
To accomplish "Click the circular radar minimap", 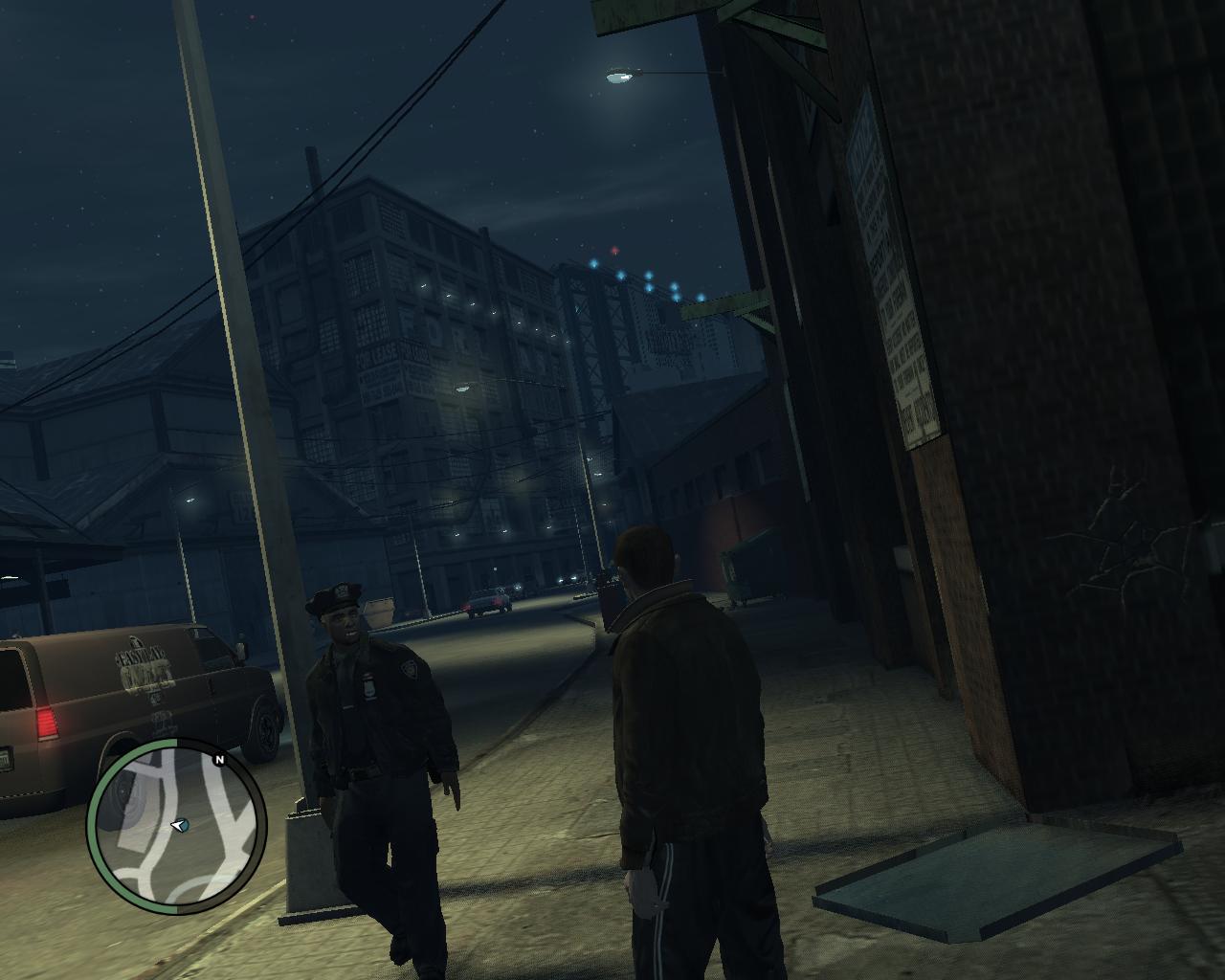I will [177, 823].
